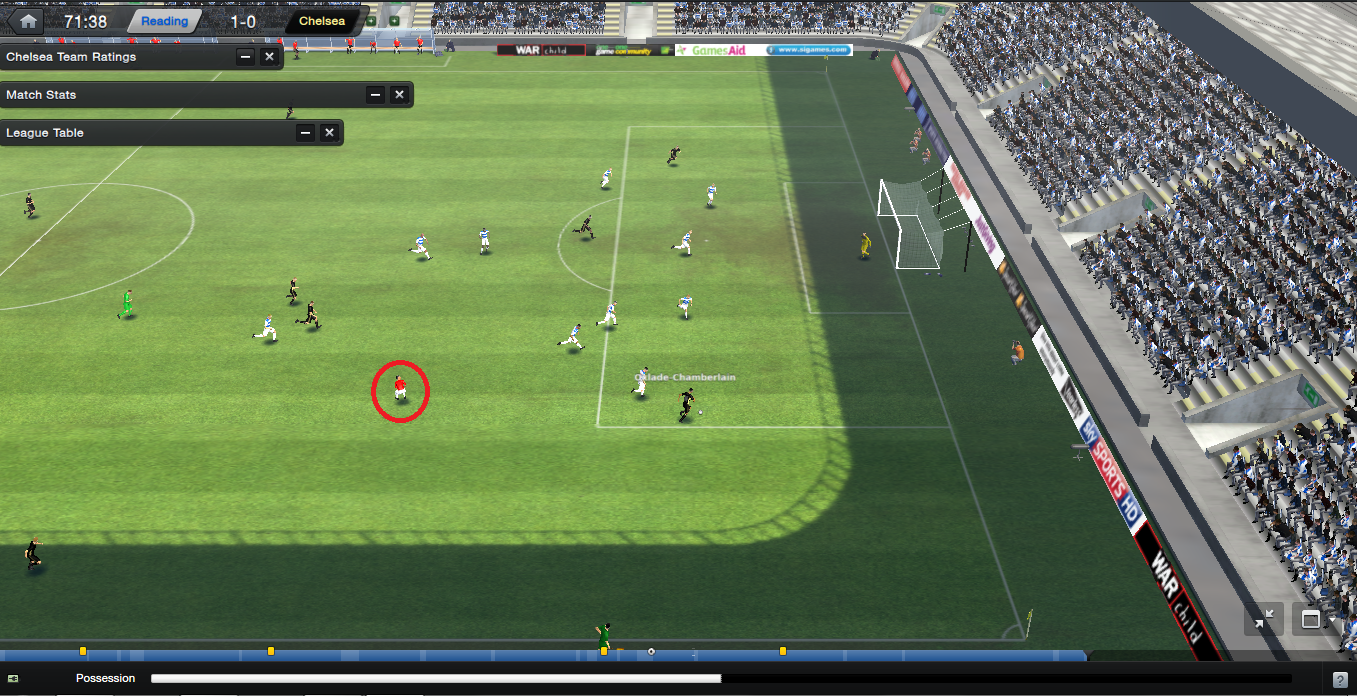Minimize the League Table panel
Image resolution: width=1357 pixels, height=696 pixels.
pos(305,133)
